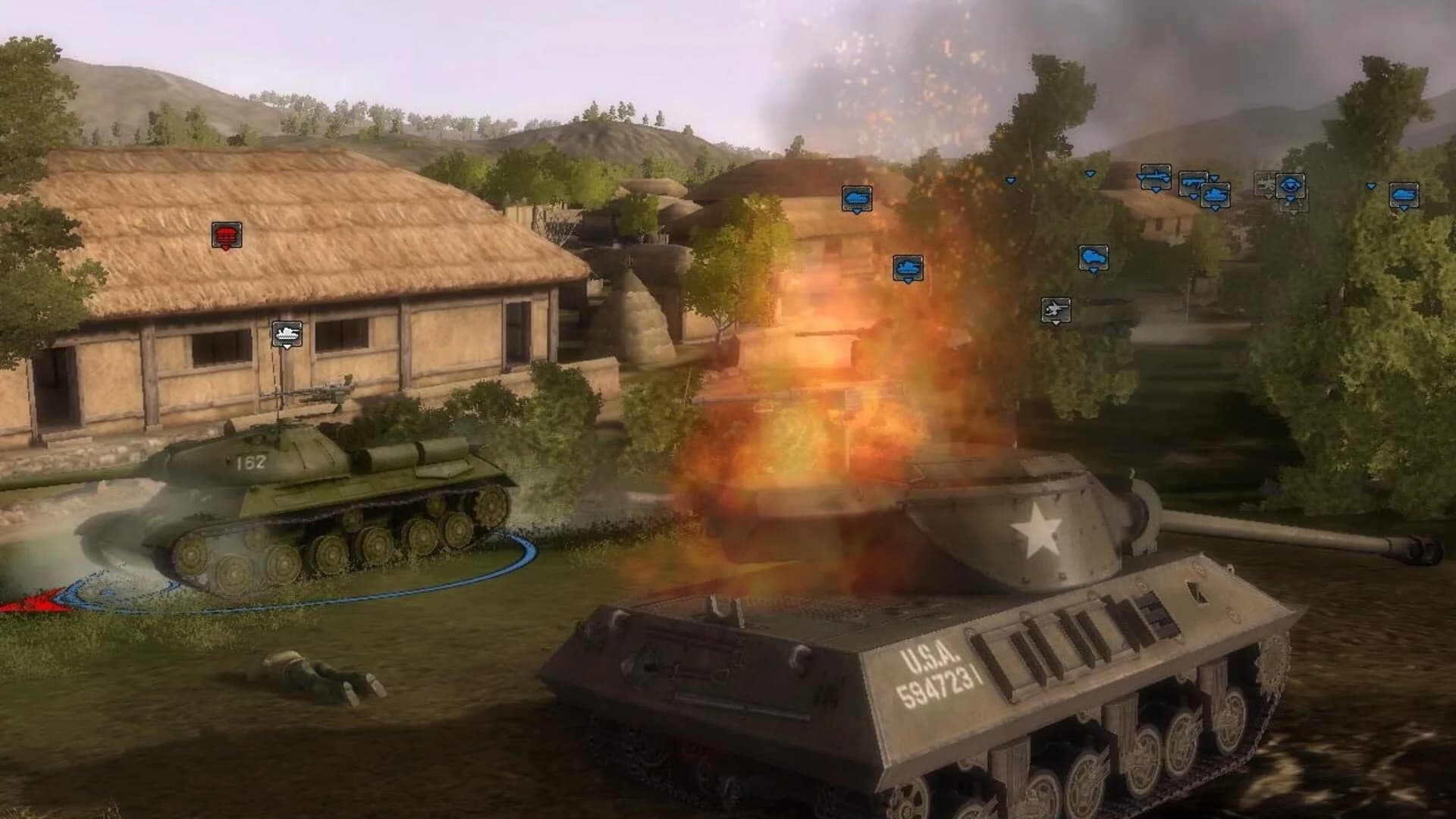Screen dimensions: 1456x819
Task: Select the blue tank icon near the explosion smoke
Action: [x=858, y=199]
